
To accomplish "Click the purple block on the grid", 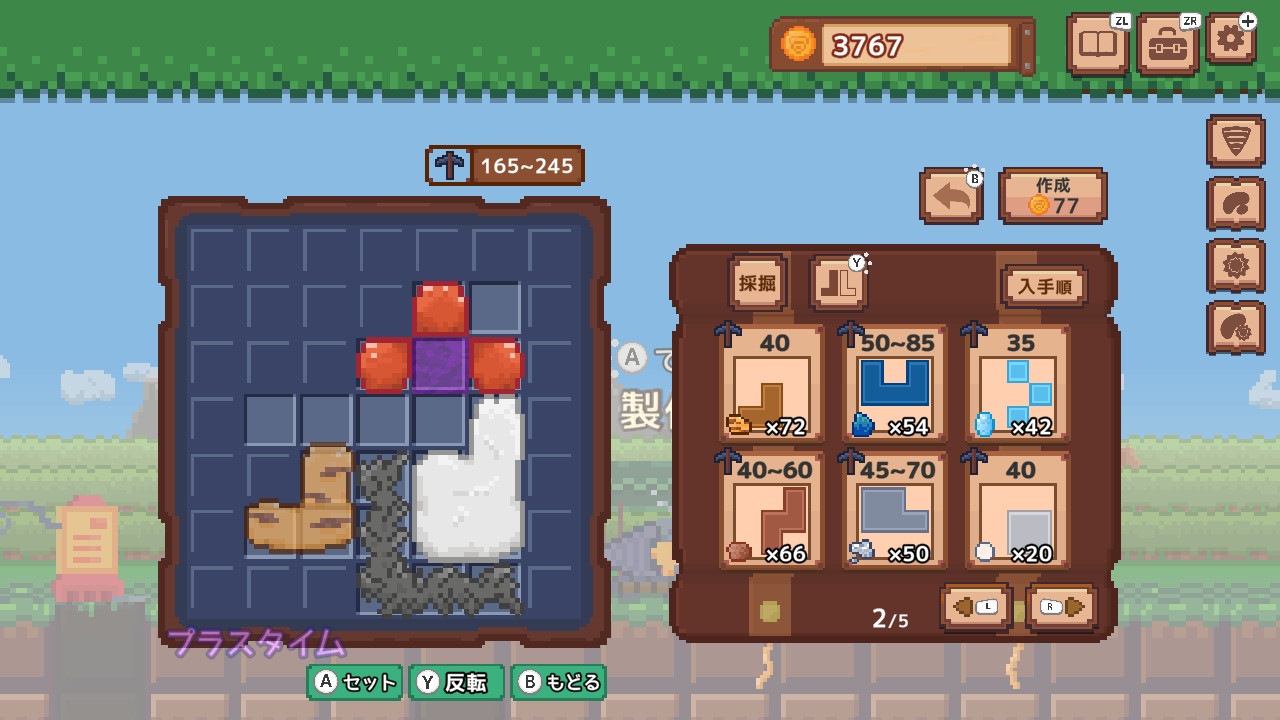I will [441, 366].
